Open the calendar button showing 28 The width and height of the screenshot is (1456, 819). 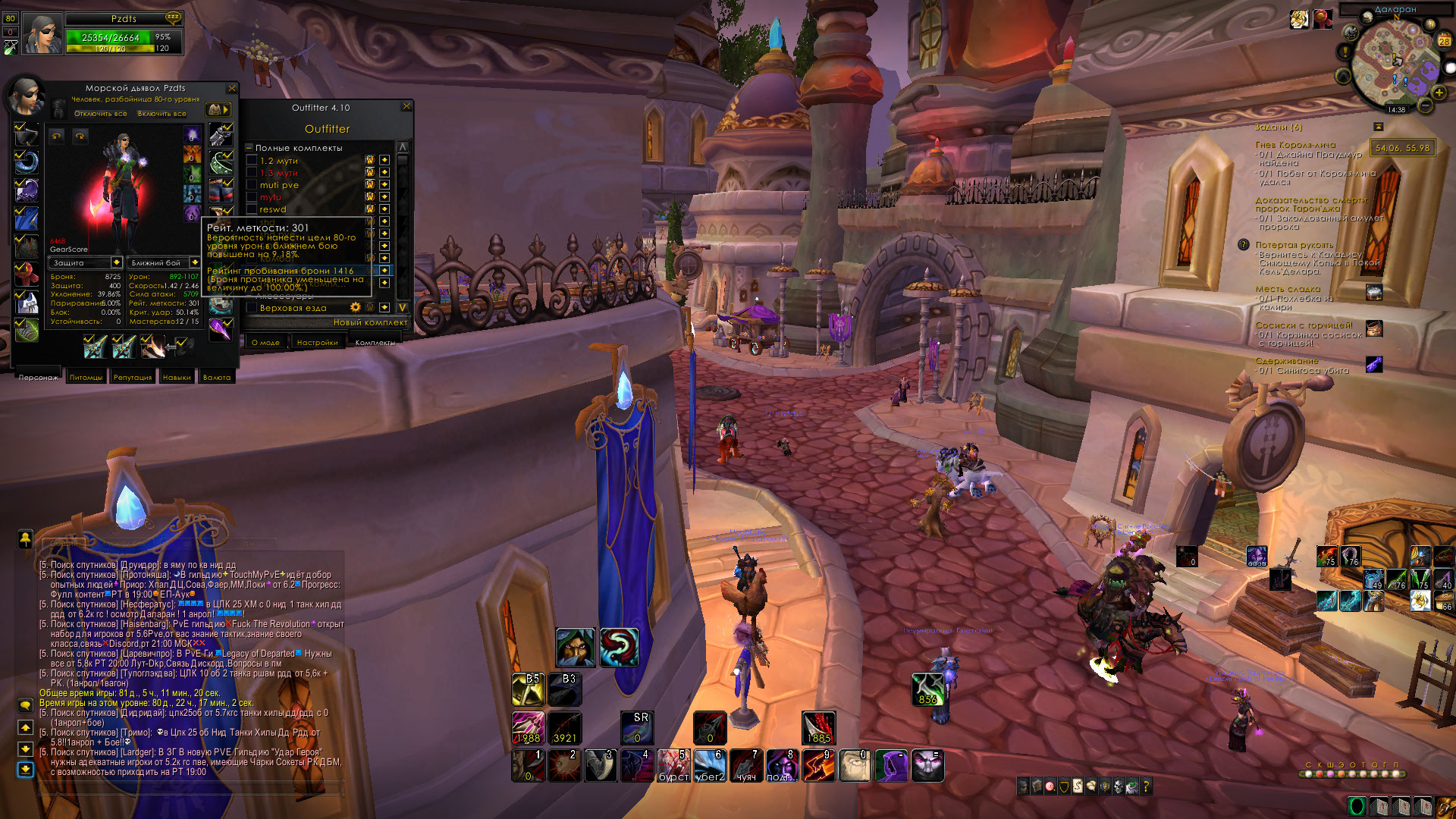pyautogui.click(x=1445, y=40)
